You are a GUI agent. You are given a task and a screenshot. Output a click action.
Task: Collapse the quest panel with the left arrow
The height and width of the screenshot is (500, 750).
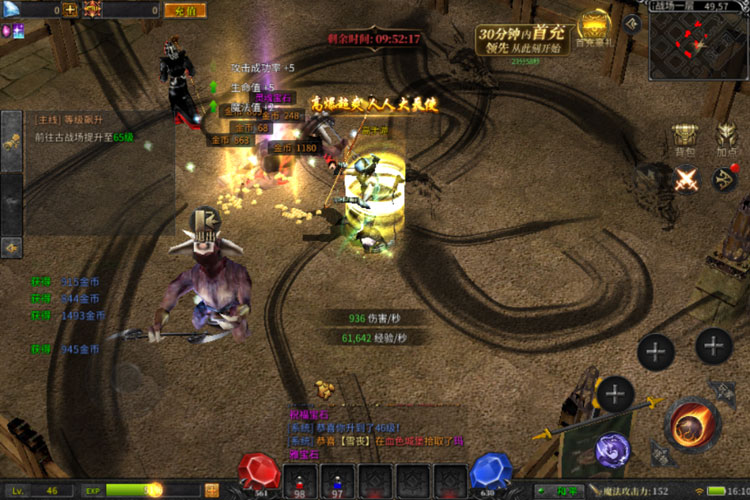pyautogui.click(x=12, y=246)
